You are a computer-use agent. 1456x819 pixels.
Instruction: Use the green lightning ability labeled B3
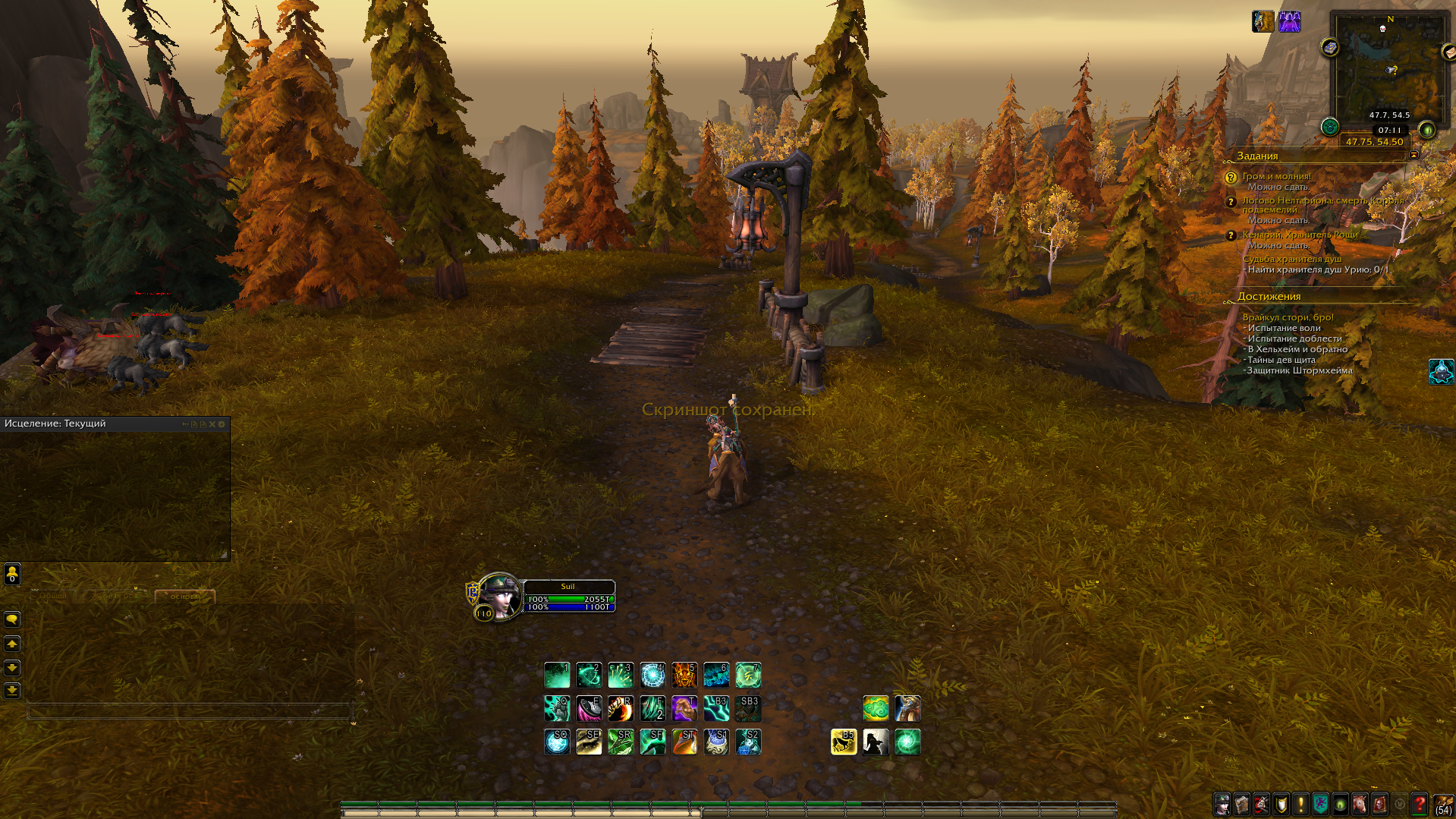[x=715, y=708]
